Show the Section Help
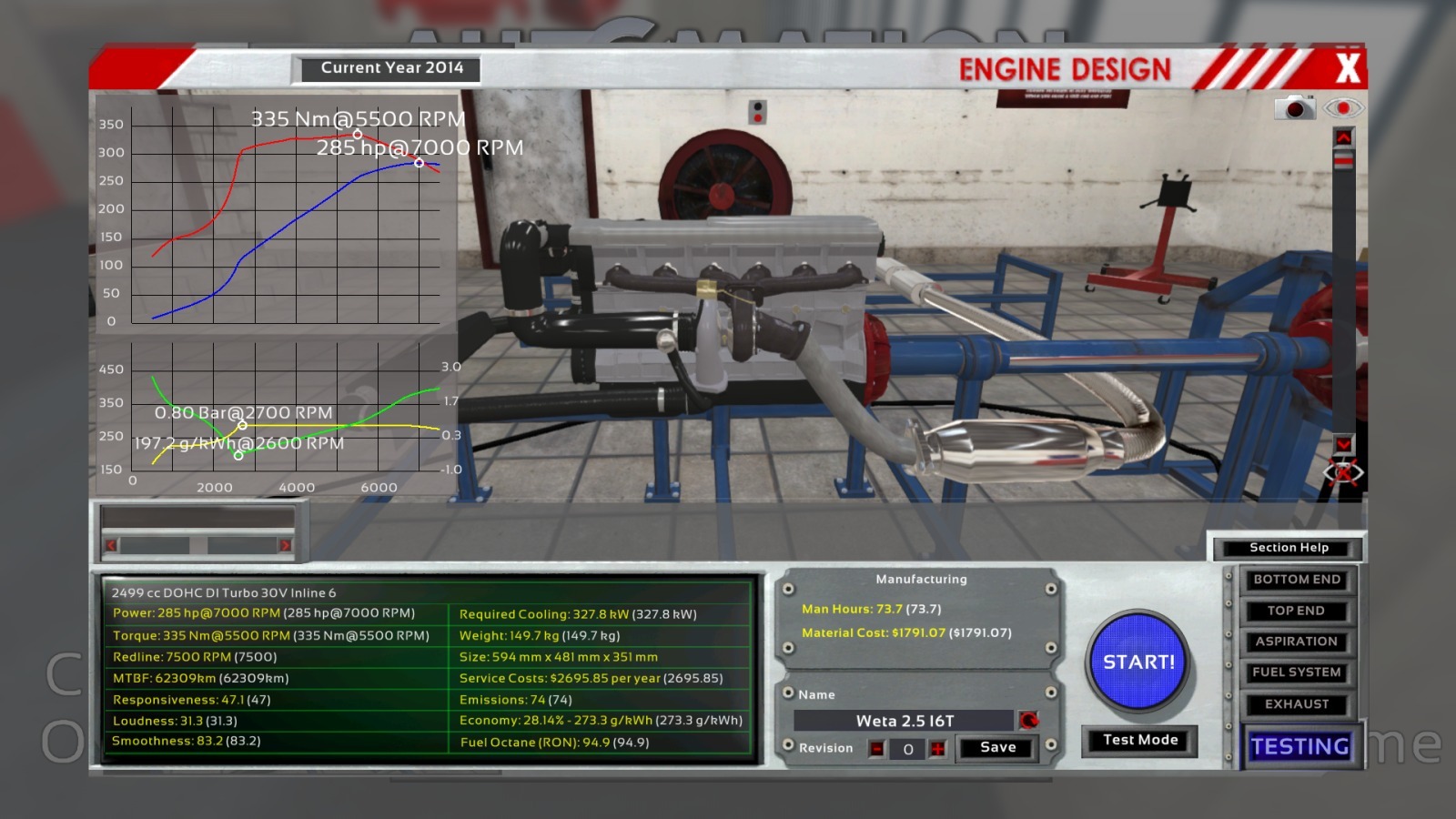Screen dimensions: 1456x819 tap(1289, 548)
